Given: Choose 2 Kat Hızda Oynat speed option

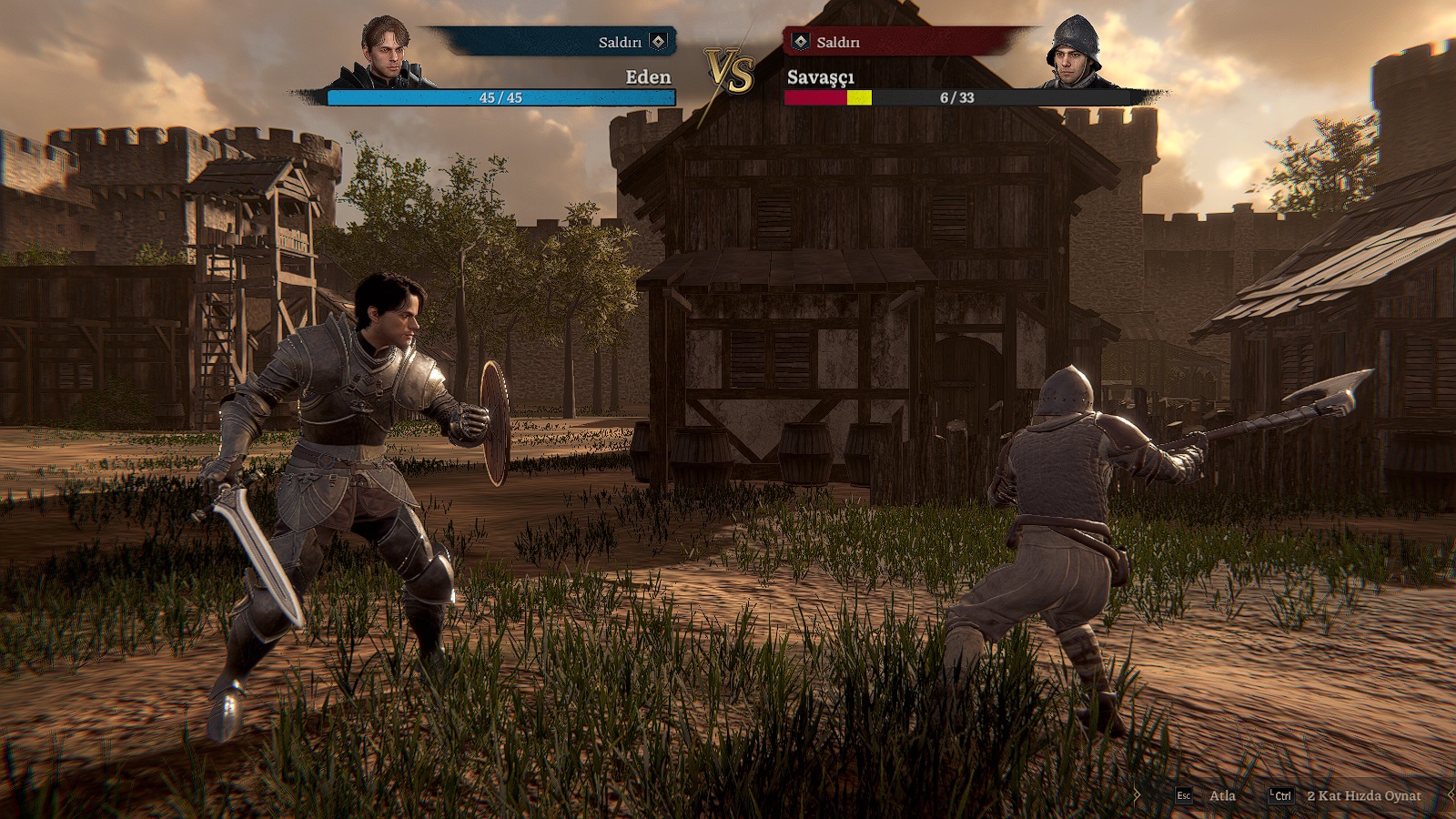Looking at the screenshot, I should click(x=1347, y=795).
